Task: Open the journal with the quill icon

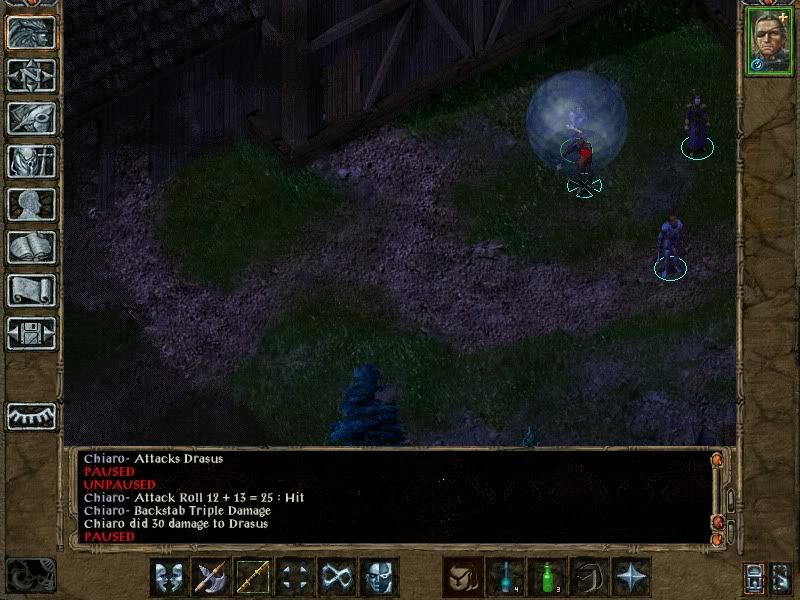Action: 31,118
